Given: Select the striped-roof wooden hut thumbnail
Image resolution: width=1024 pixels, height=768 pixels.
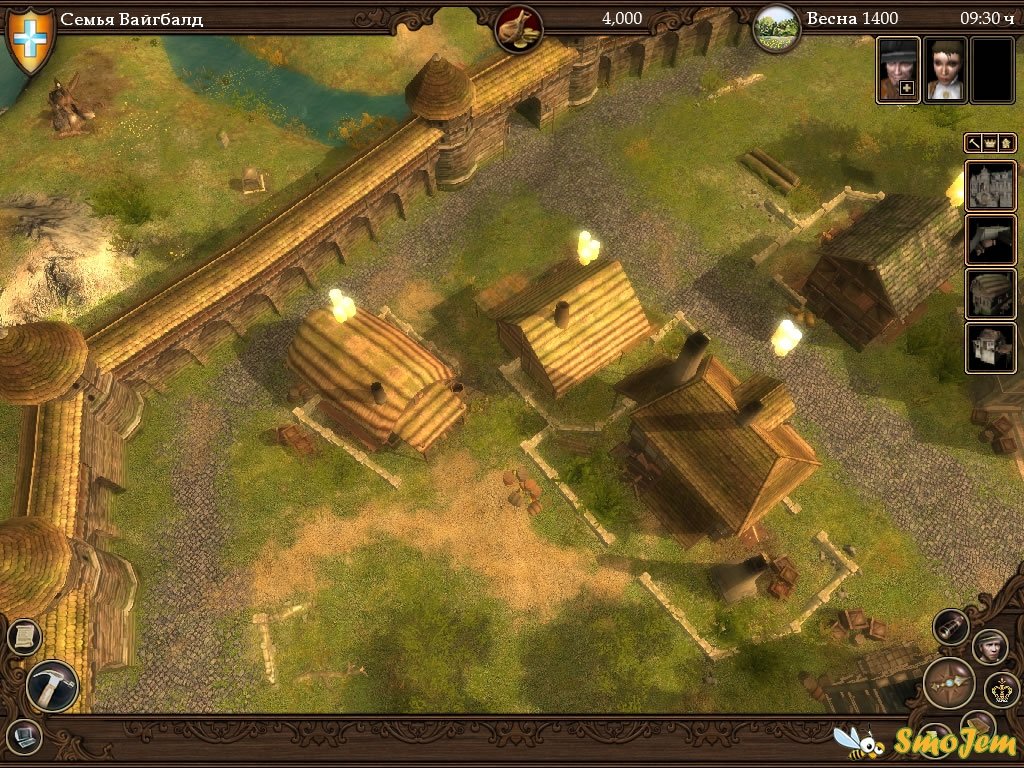Looking at the screenshot, I should pyautogui.click(x=990, y=294).
